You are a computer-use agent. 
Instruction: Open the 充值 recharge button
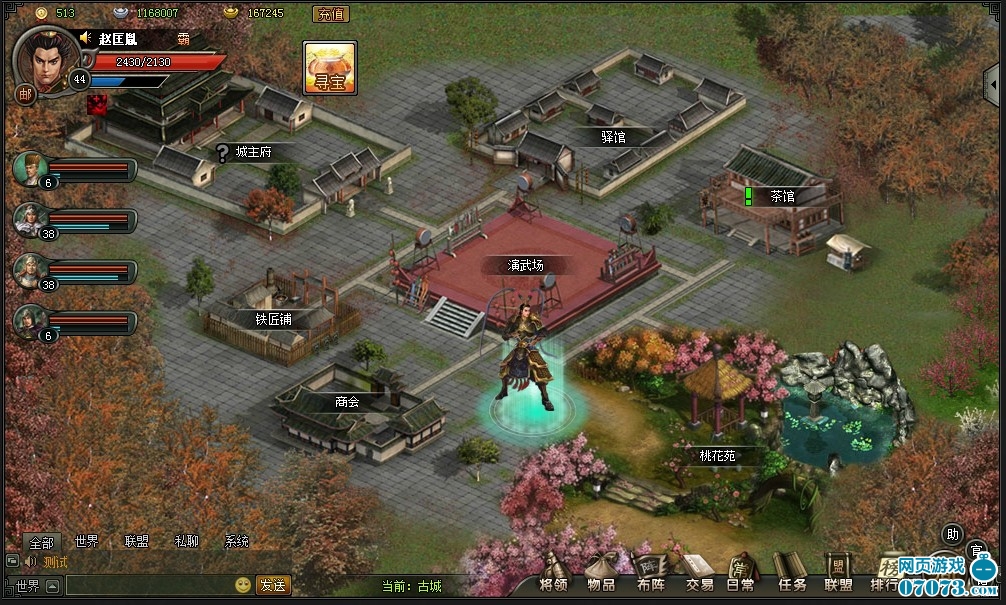point(331,14)
